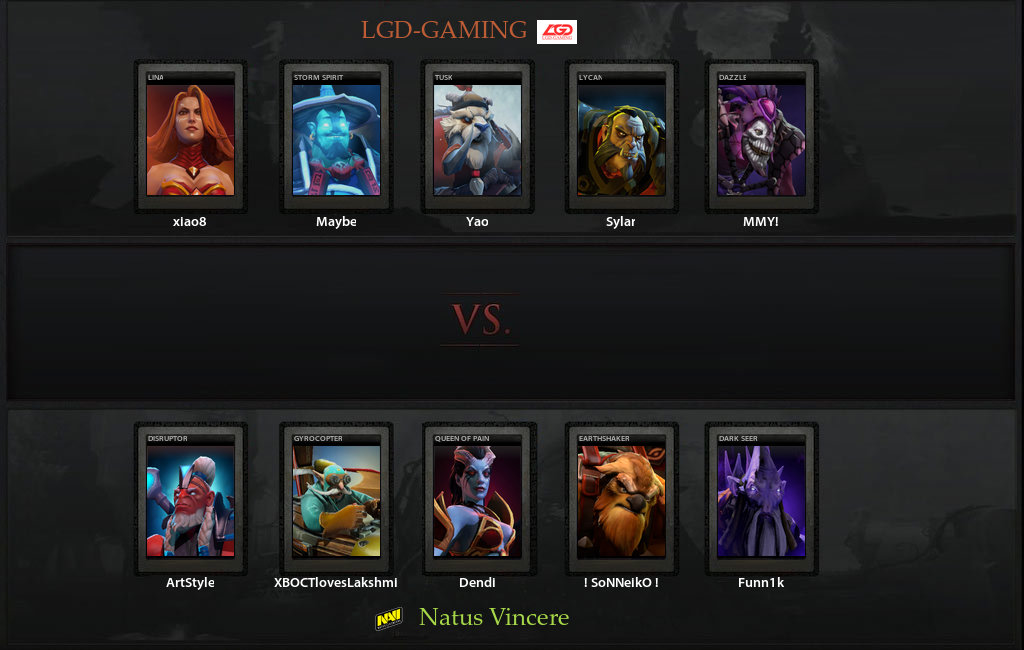The image size is (1024, 650).
Task: Choose the Gyrocopter hero portrait
Action: [336, 499]
